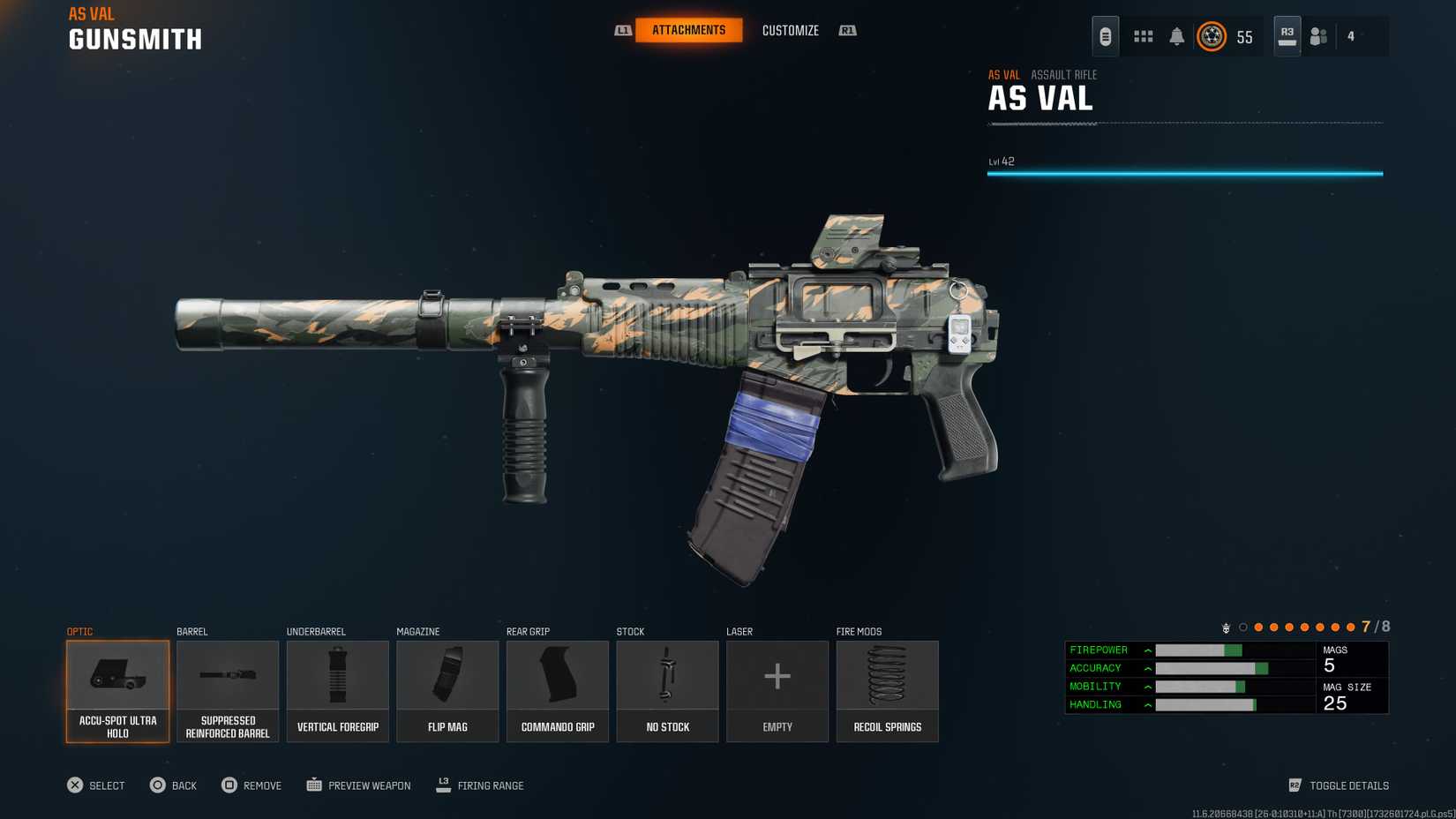Click the empty Laser attachment slot

tap(777, 691)
